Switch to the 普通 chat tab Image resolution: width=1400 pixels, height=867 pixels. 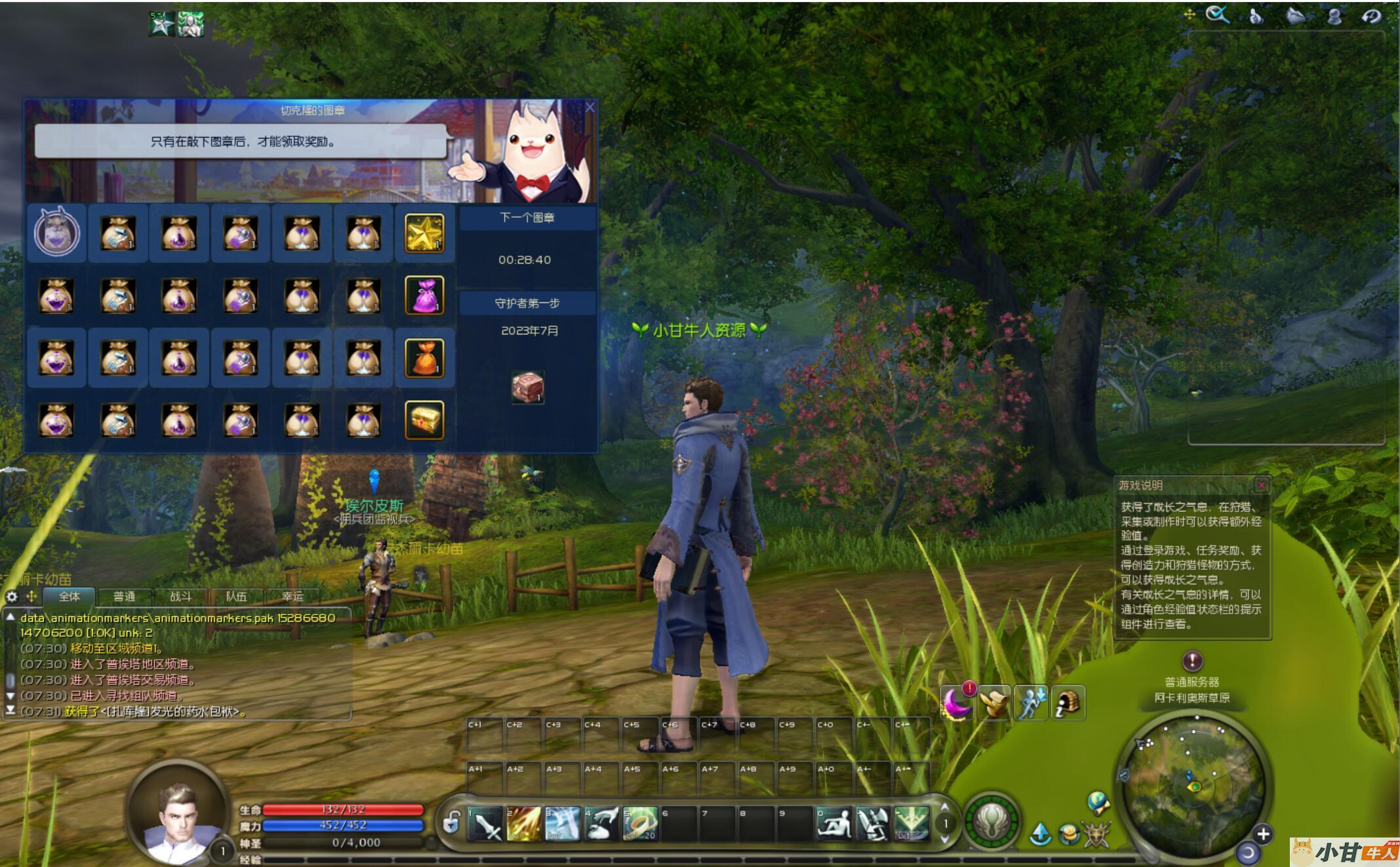(x=124, y=596)
